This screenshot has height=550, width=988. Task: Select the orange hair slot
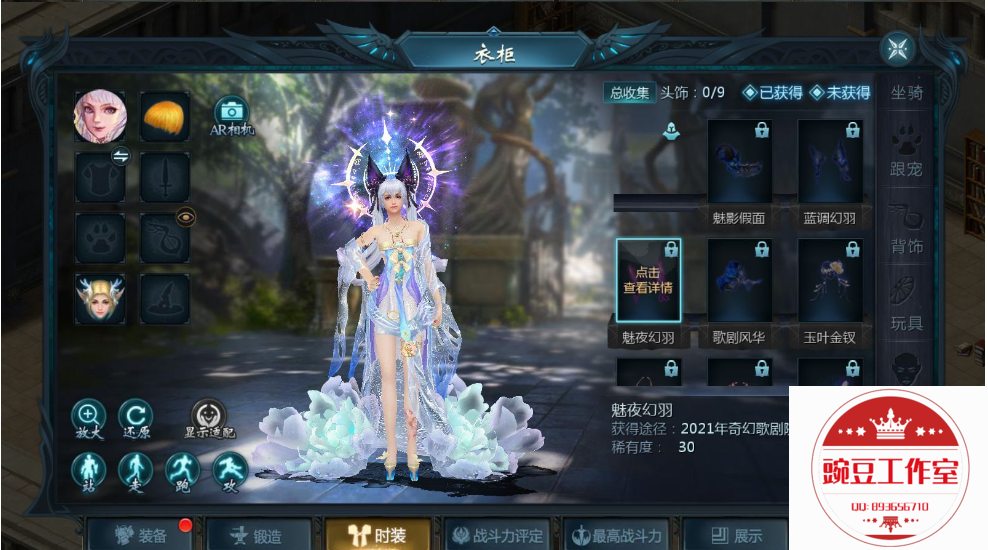[165, 117]
